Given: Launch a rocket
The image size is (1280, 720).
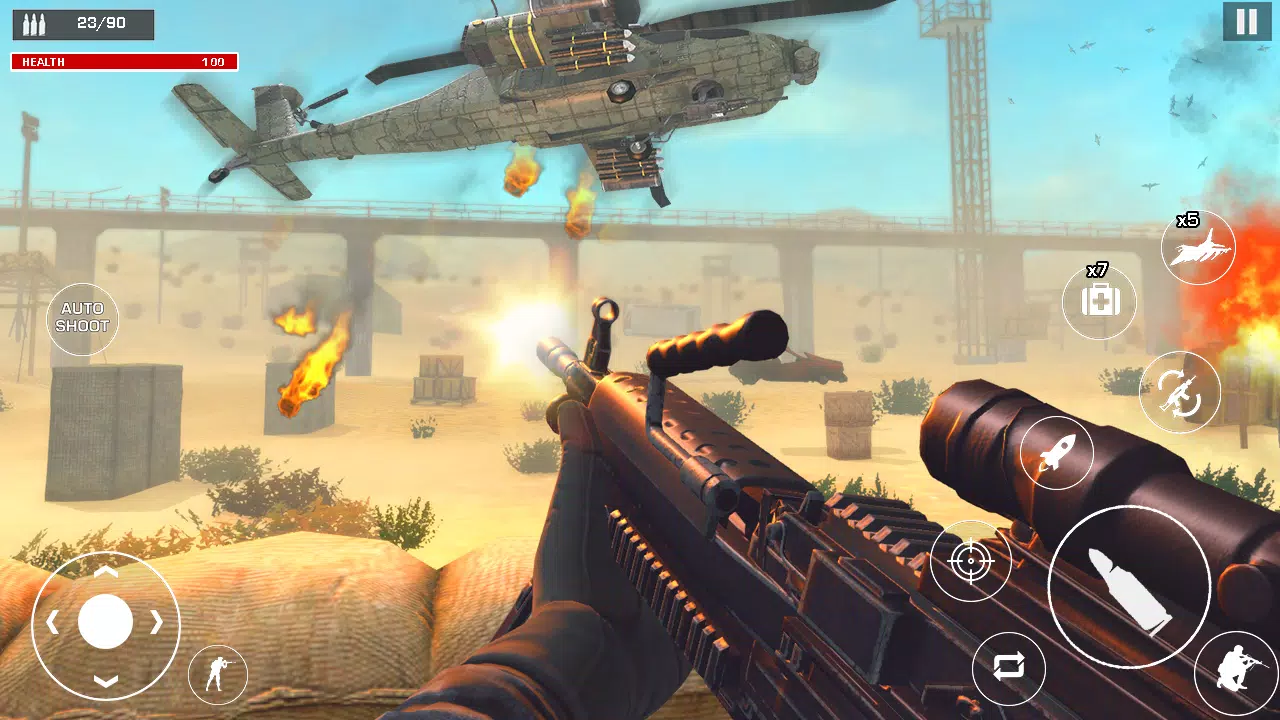Looking at the screenshot, I should 1056,453.
